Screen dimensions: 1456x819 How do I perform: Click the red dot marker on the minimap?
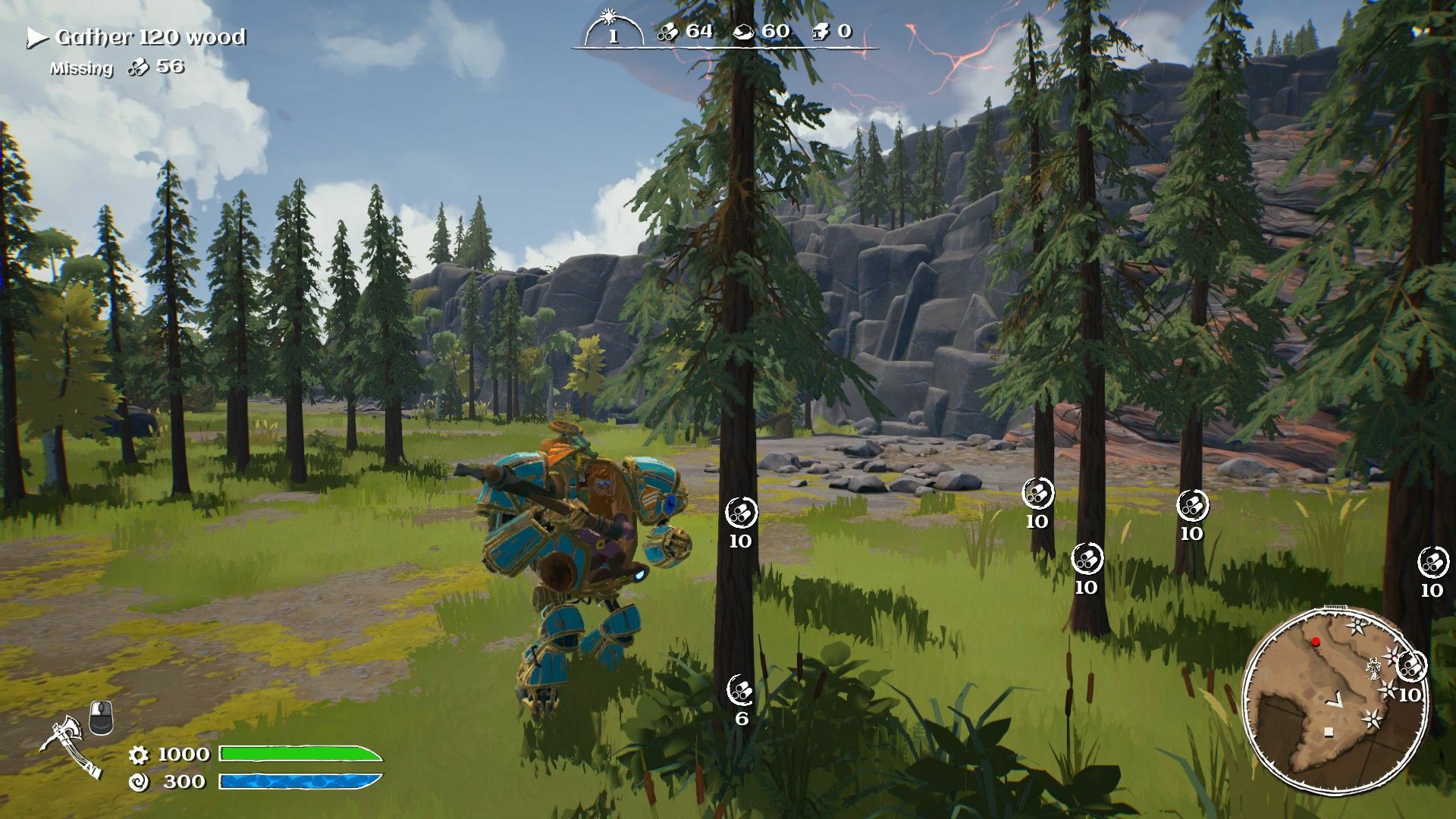(x=1314, y=642)
